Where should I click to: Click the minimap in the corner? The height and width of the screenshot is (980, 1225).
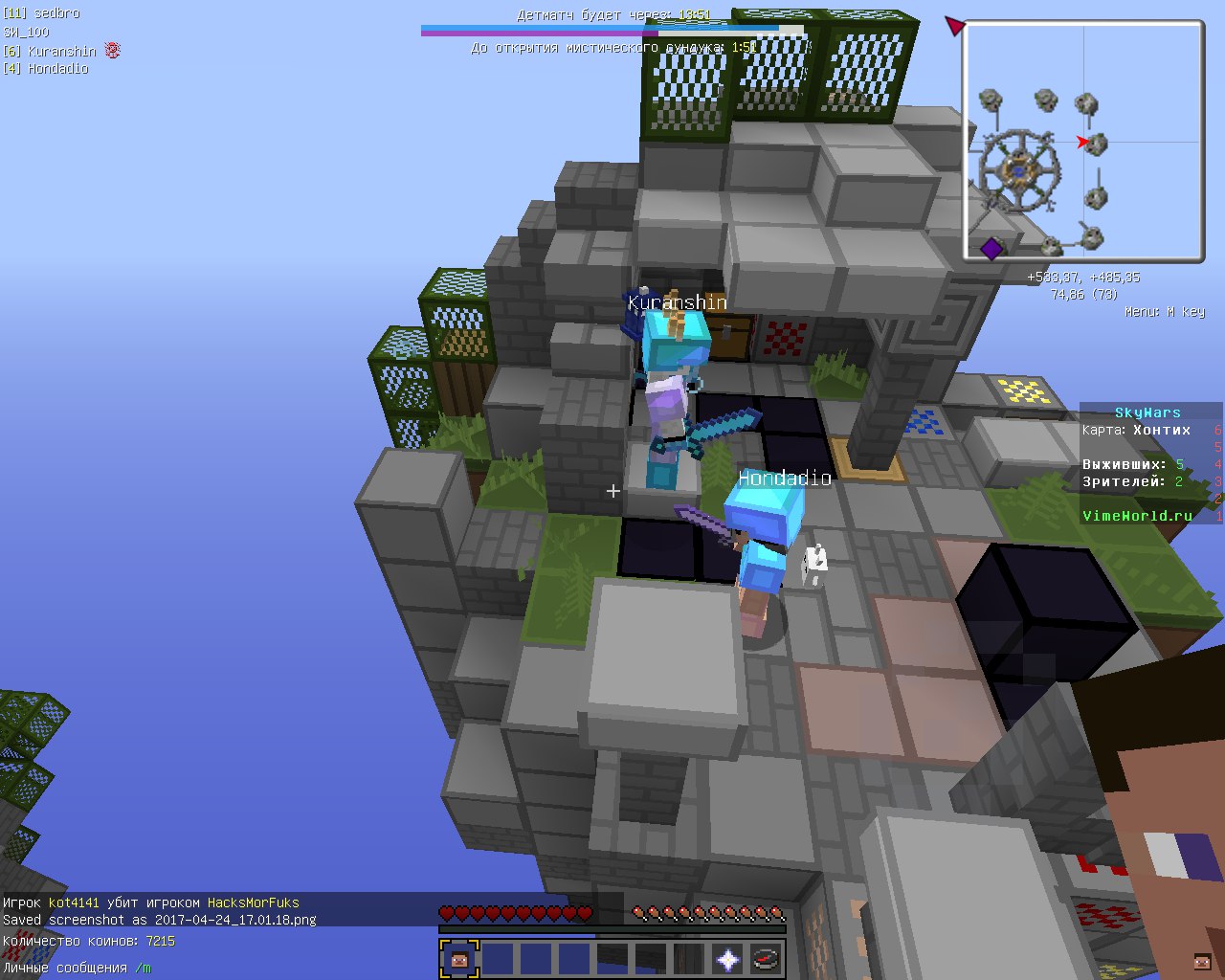click(x=1083, y=142)
